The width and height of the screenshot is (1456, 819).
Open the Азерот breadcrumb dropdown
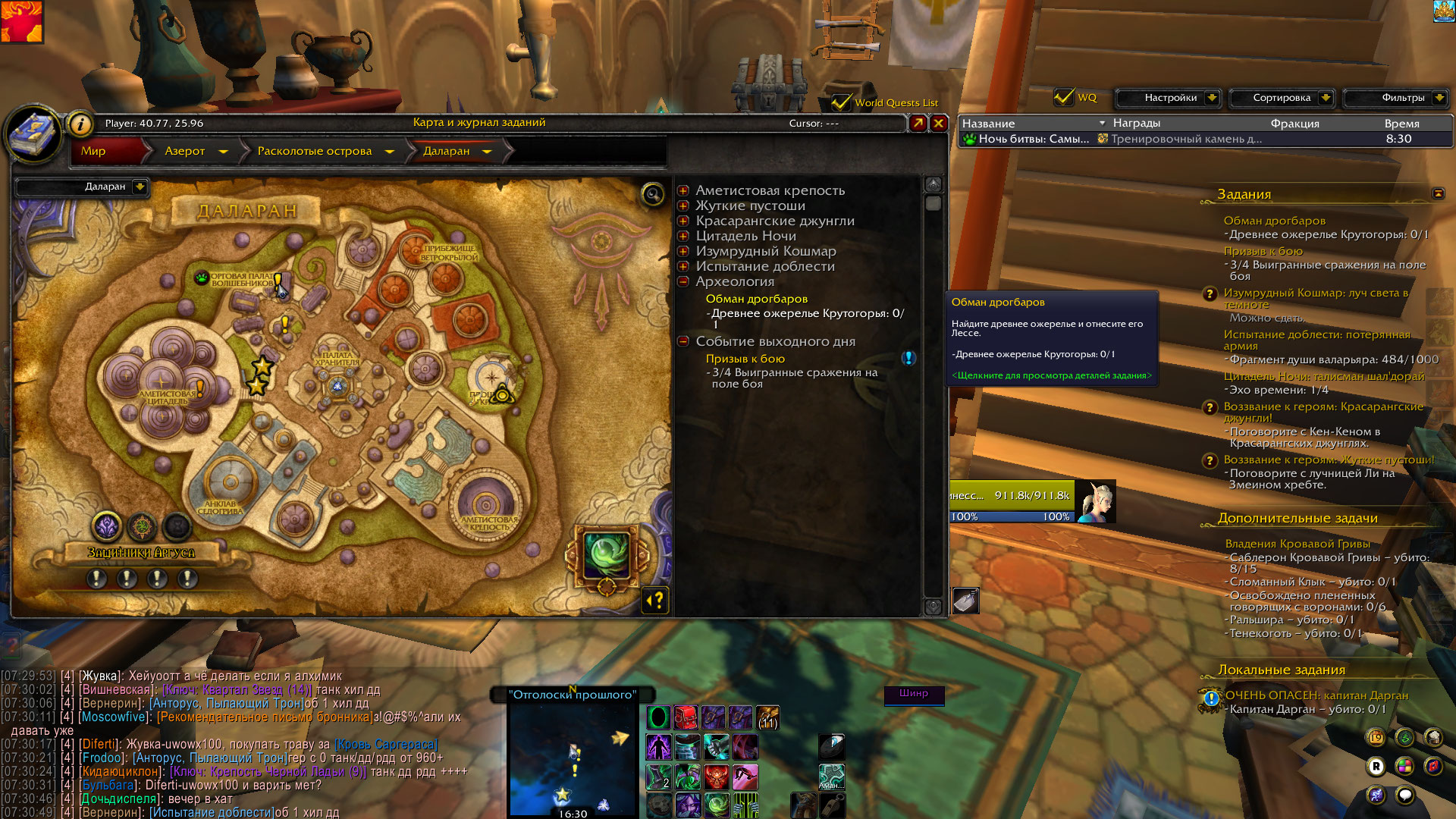pos(223,152)
